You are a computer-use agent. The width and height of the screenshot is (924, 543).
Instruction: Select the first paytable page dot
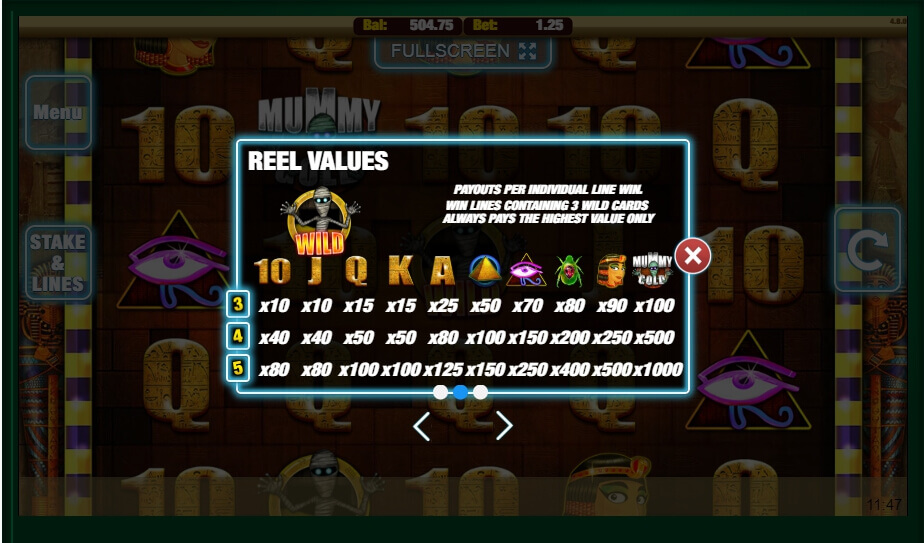click(440, 392)
